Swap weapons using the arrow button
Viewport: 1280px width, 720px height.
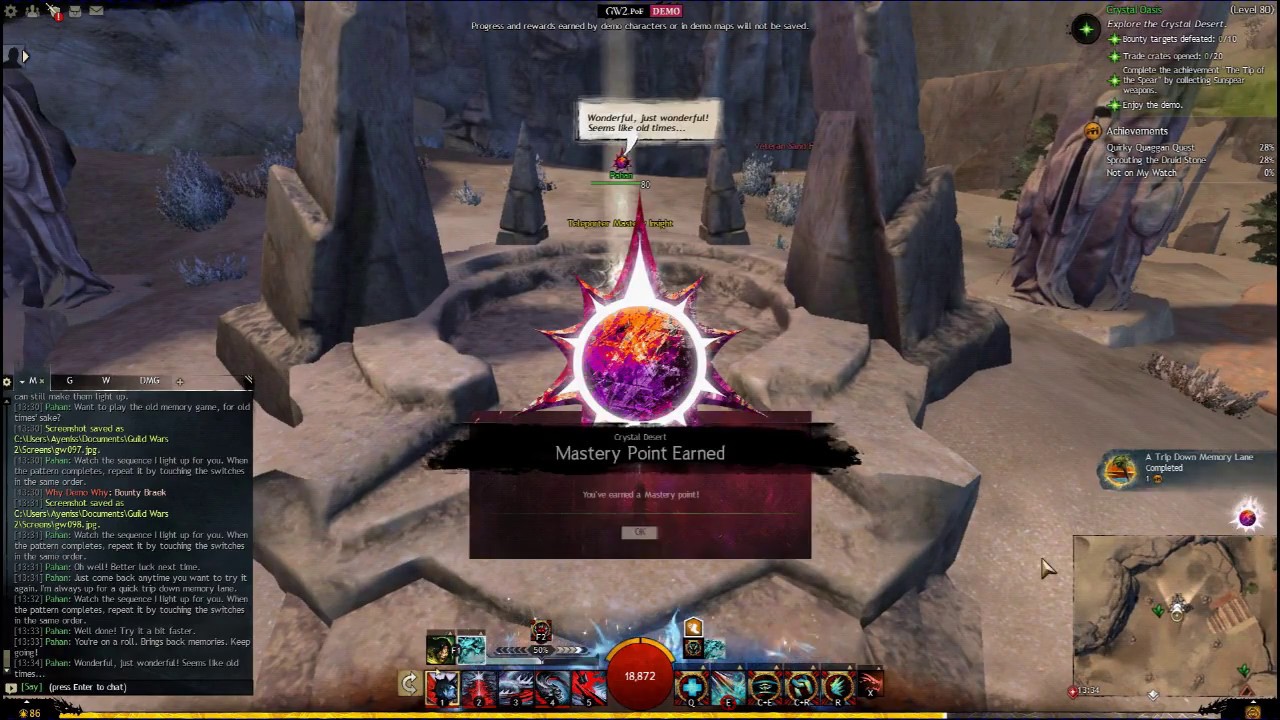(409, 684)
